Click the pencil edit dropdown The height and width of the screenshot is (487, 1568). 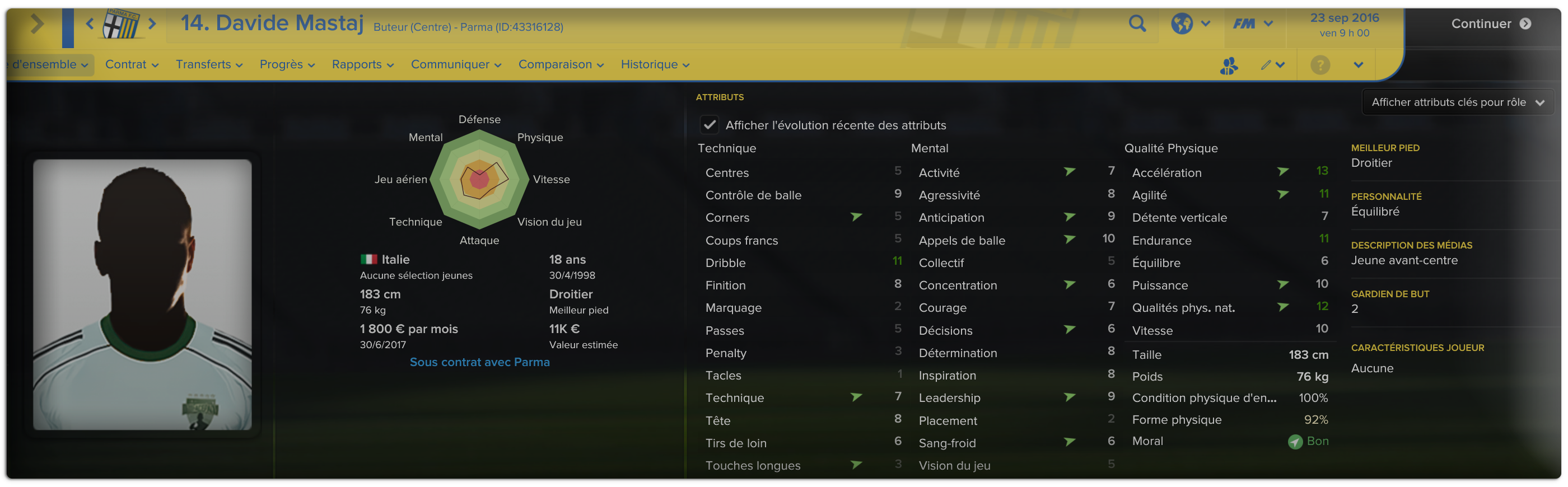(x=1272, y=64)
